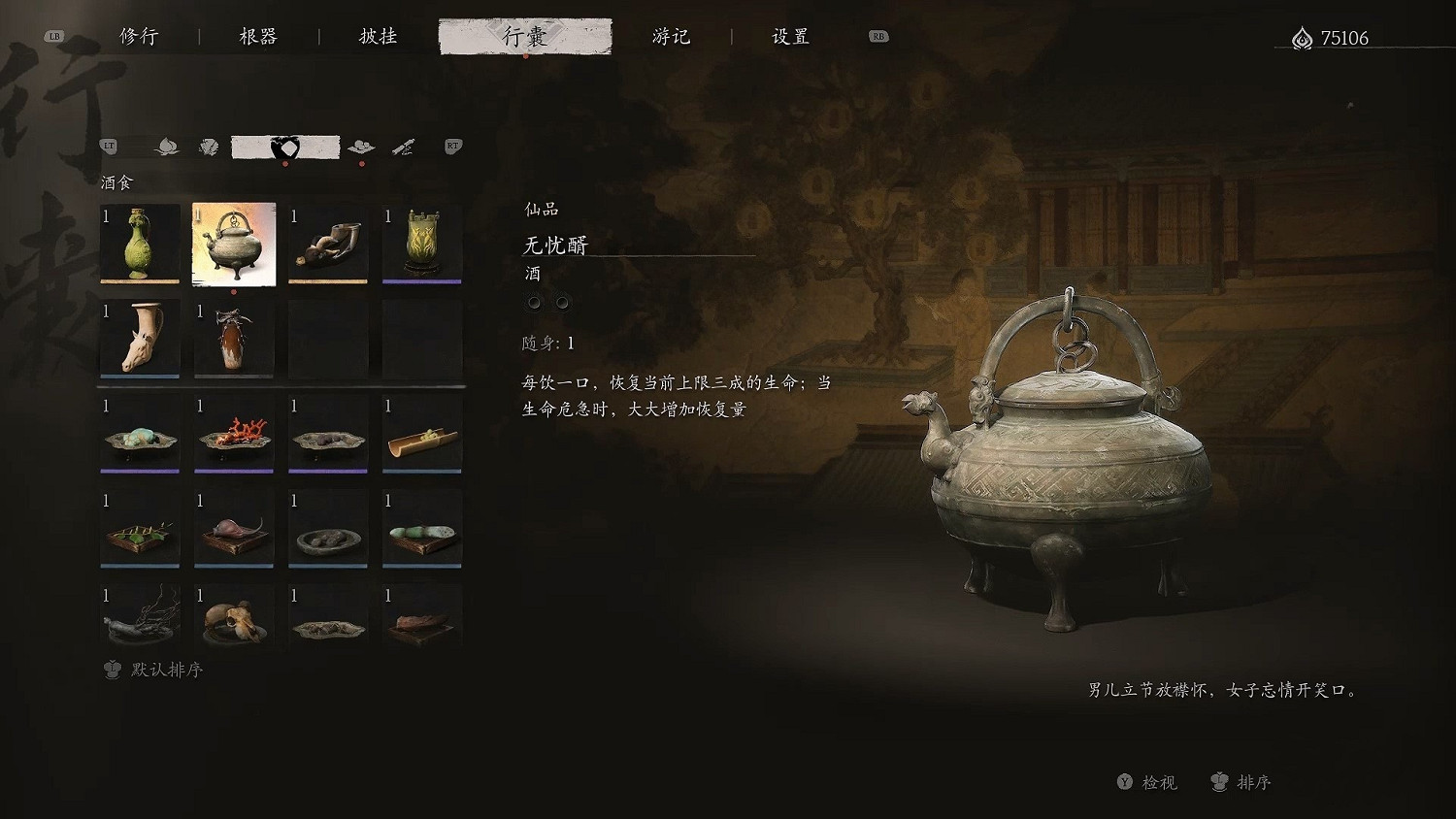Select the highlighted teapot item thumbnail

tap(233, 245)
